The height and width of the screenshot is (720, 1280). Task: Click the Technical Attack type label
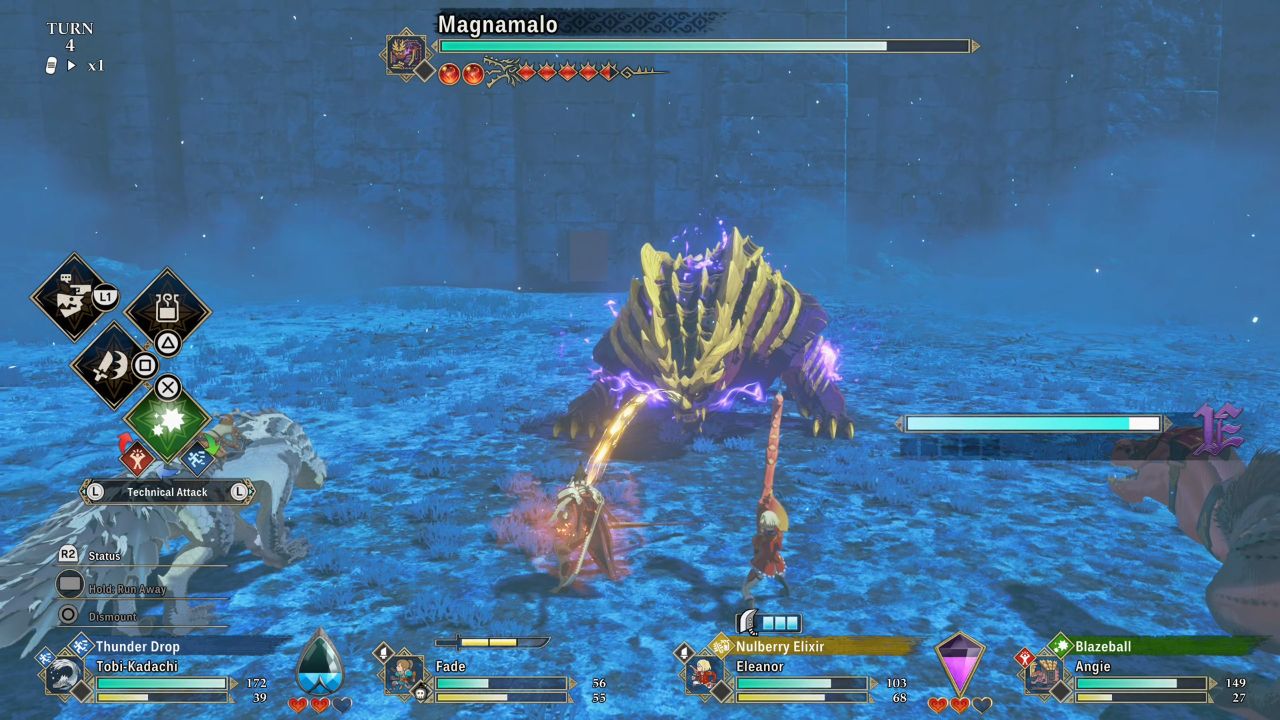tap(167, 492)
